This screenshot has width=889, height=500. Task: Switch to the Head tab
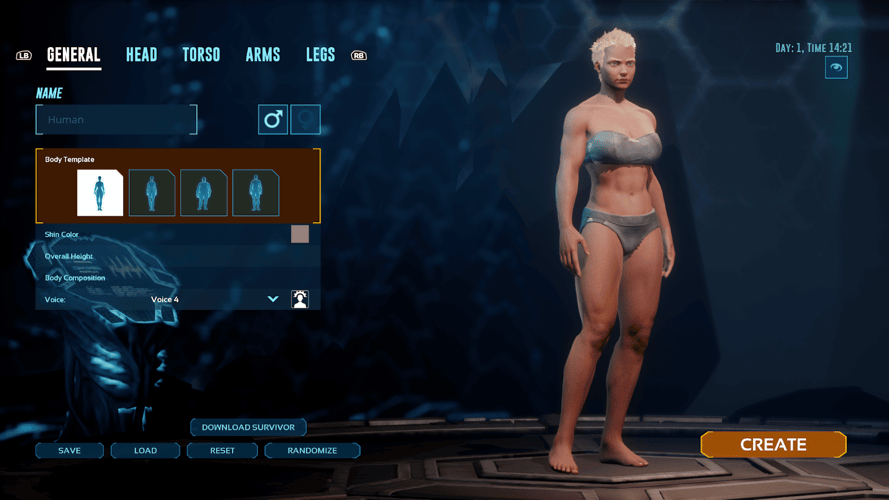pyautogui.click(x=141, y=55)
